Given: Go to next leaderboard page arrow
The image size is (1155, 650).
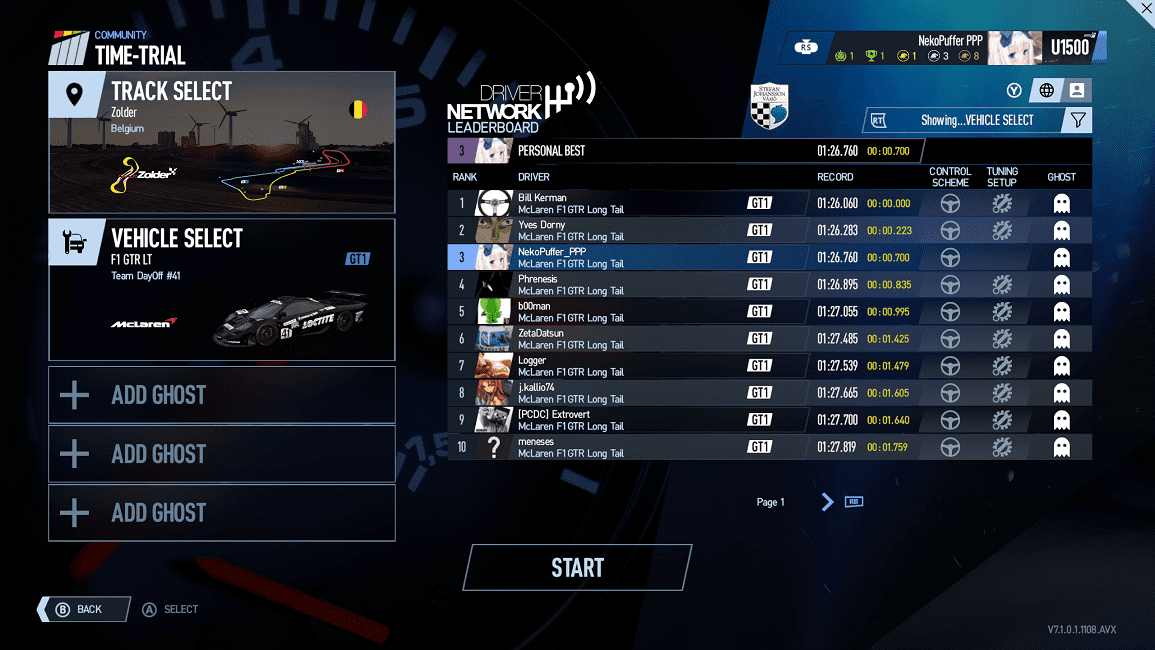Looking at the screenshot, I should coord(827,502).
